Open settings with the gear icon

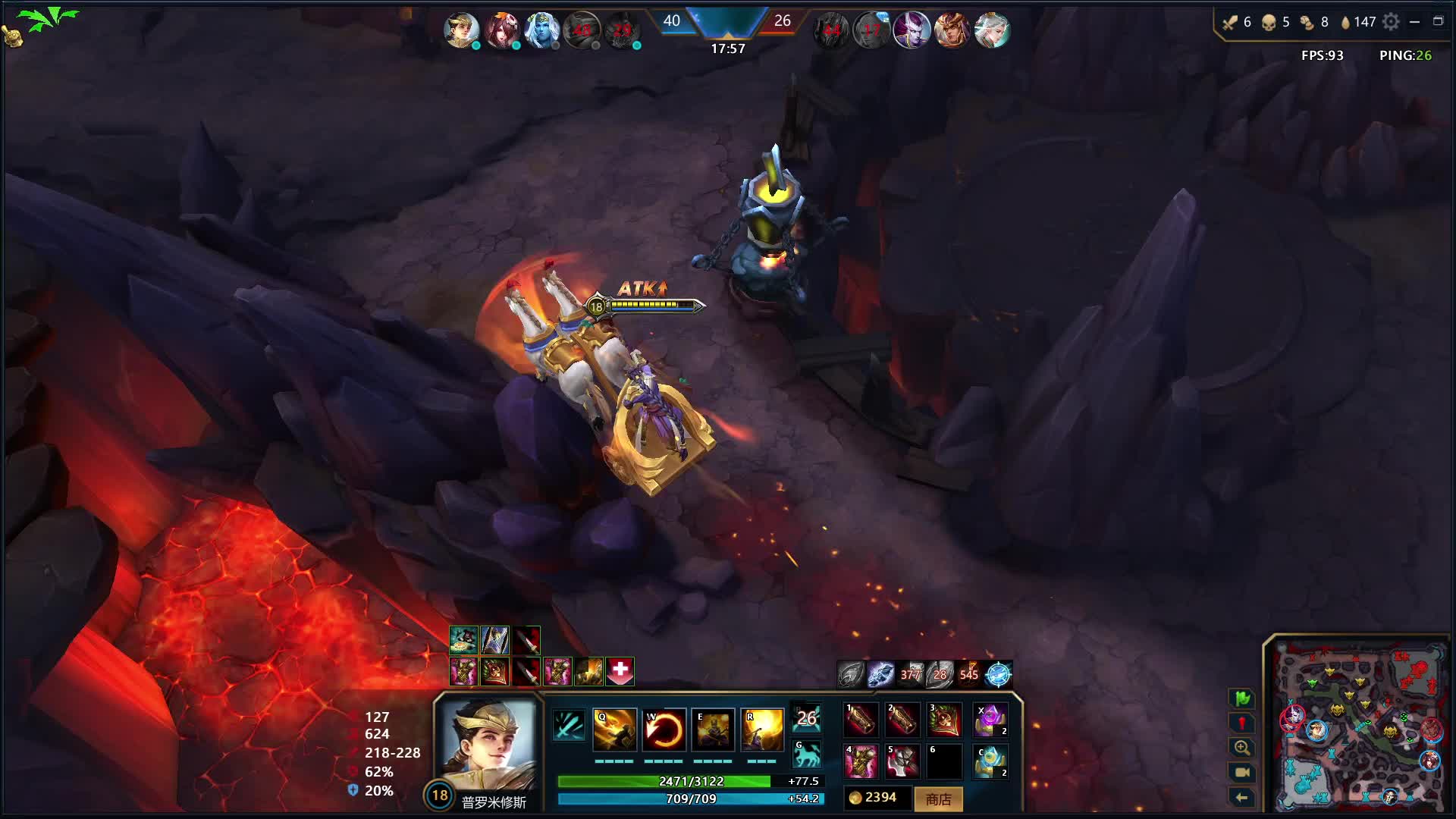coord(1391,22)
